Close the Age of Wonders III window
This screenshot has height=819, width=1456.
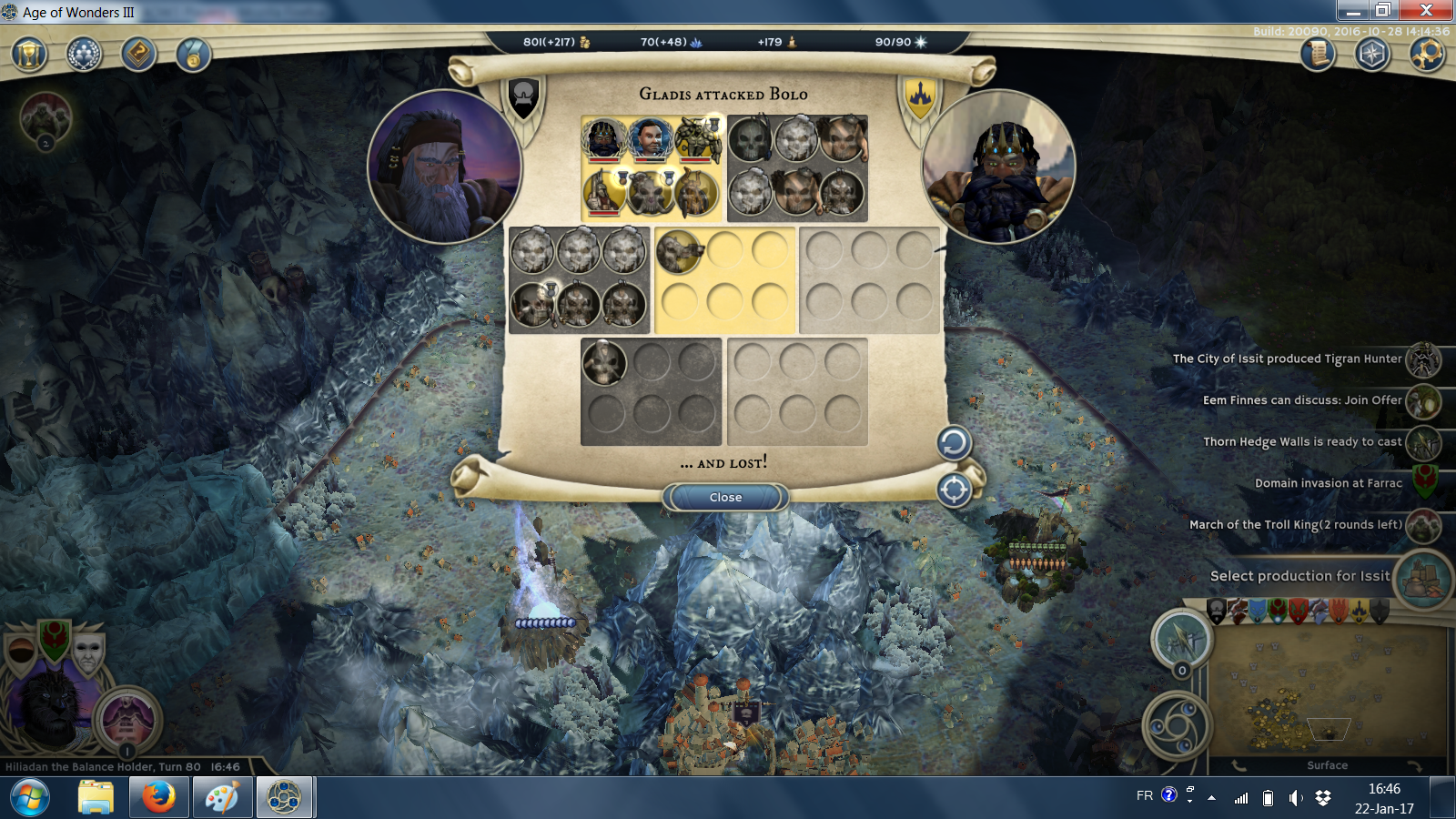[x=1426, y=10]
